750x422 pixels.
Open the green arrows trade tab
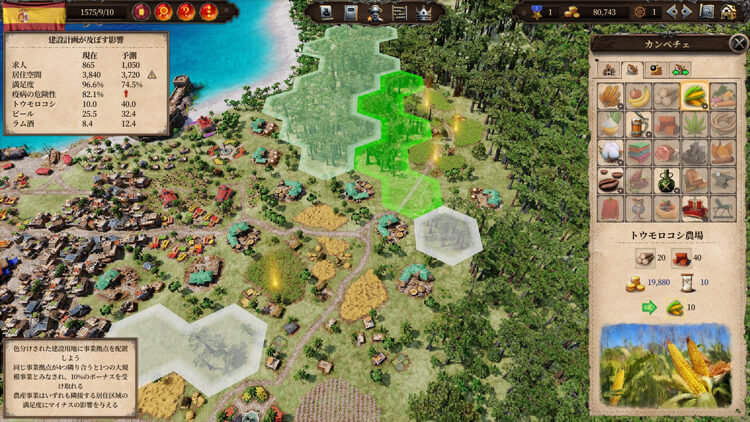click(681, 69)
